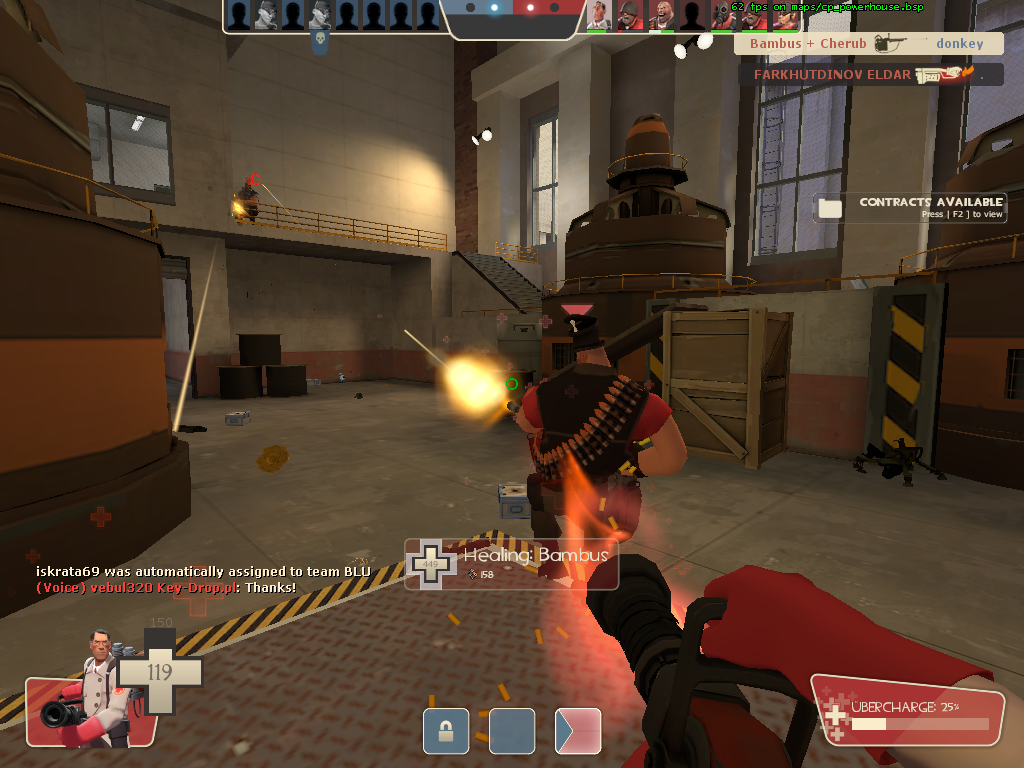Click the Healing: Bambus target panel
The width and height of the screenshot is (1024, 768).
[x=511, y=564]
